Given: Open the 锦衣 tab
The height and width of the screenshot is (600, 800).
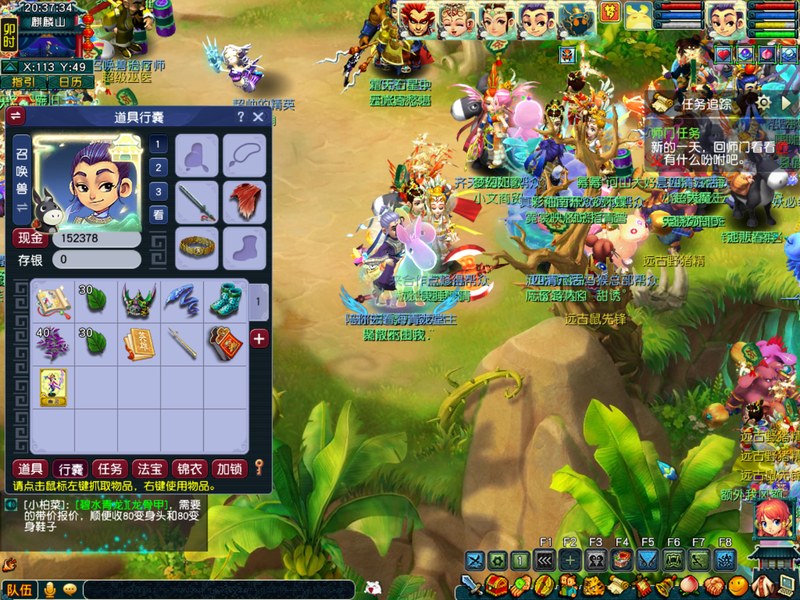Looking at the screenshot, I should click(188, 468).
